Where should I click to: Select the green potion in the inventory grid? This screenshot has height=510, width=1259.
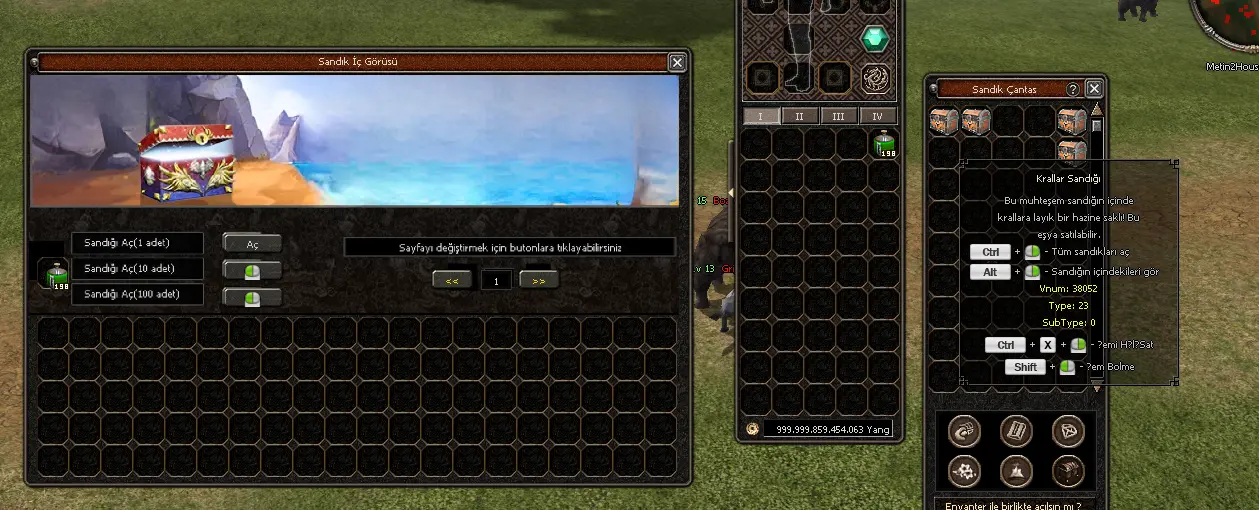pyautogui.click(x=884, y=145)
